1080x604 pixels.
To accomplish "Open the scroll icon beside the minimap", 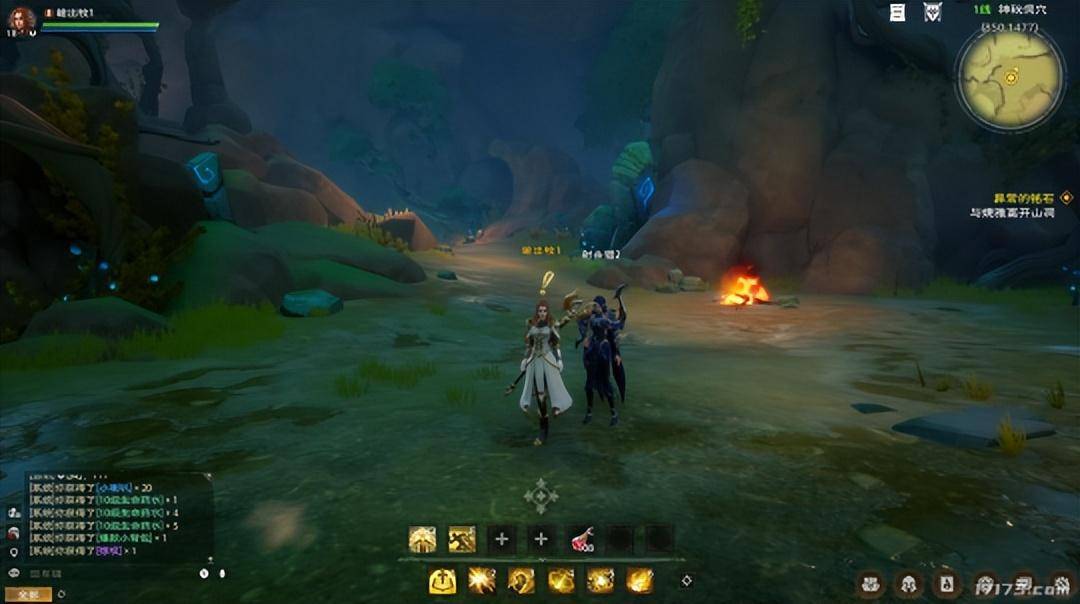I will point(898,12).
